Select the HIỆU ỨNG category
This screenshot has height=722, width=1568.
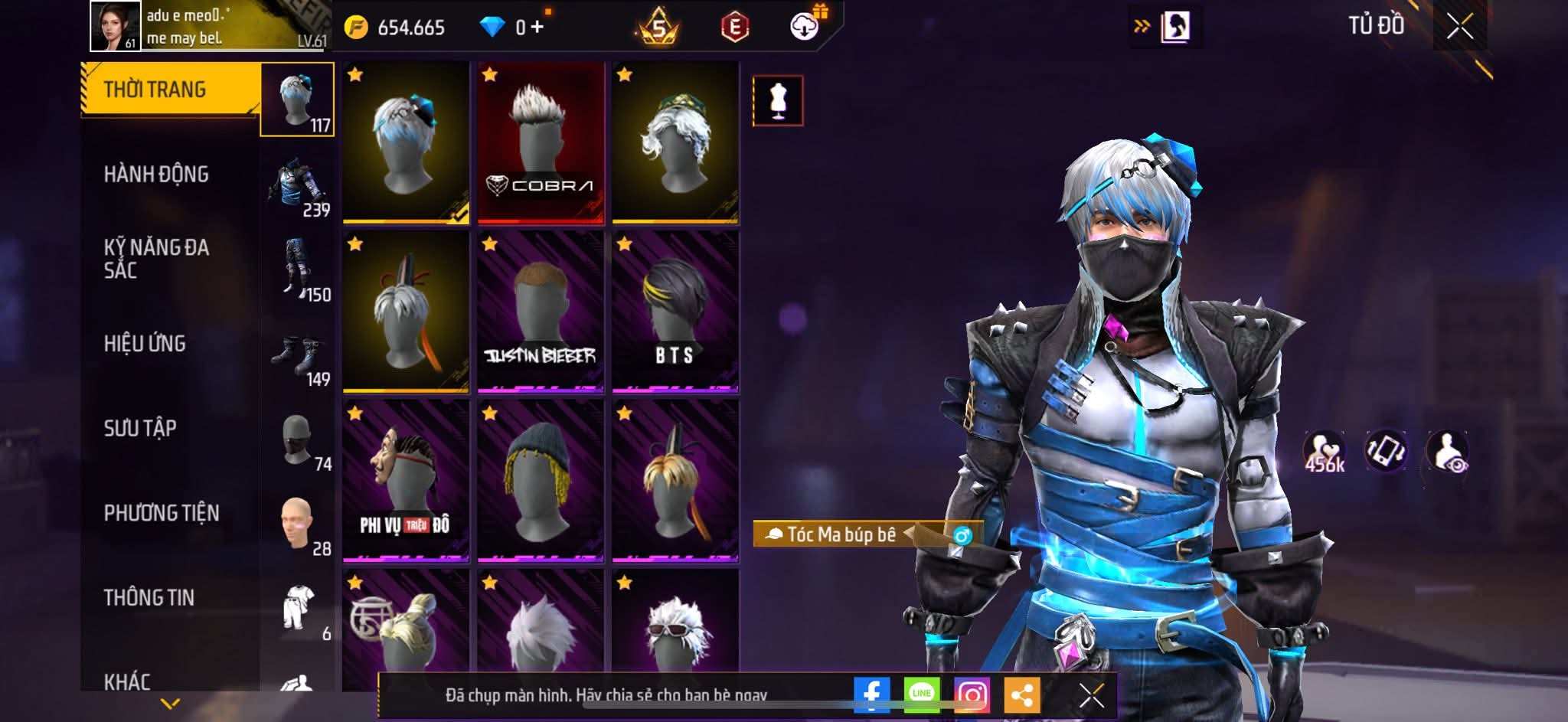(x=145, y=344)
